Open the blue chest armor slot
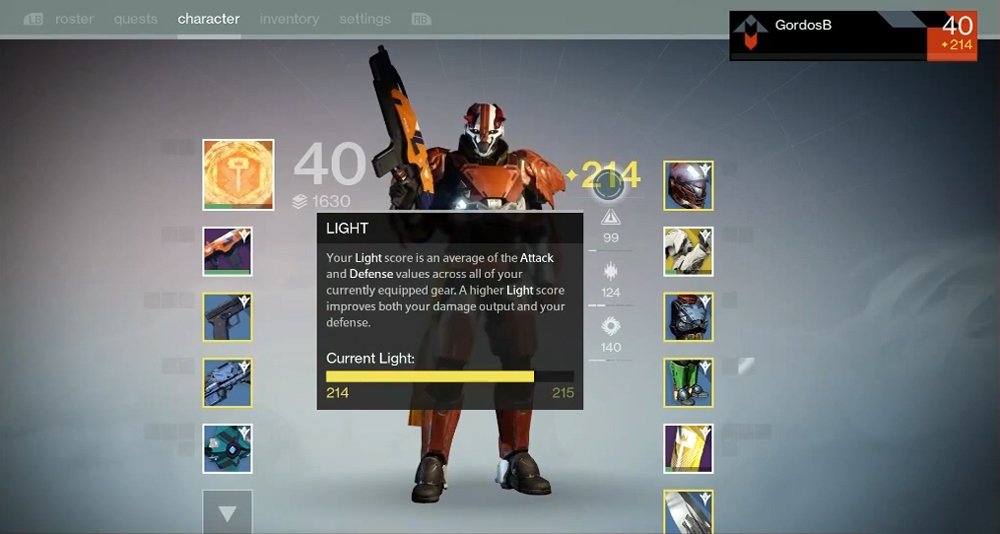Screen dimensions: 1000x534 688,317
